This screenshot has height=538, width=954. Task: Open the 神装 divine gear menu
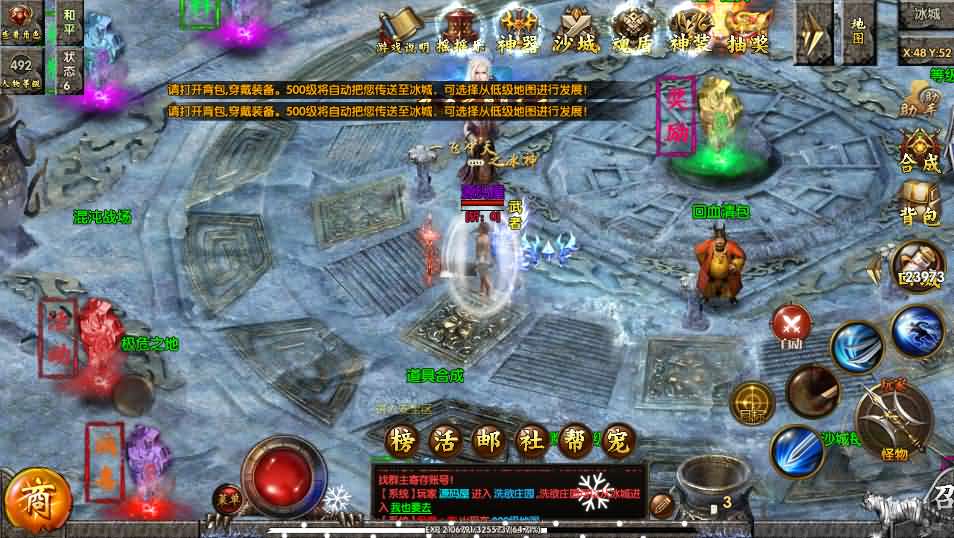point(690,27)
